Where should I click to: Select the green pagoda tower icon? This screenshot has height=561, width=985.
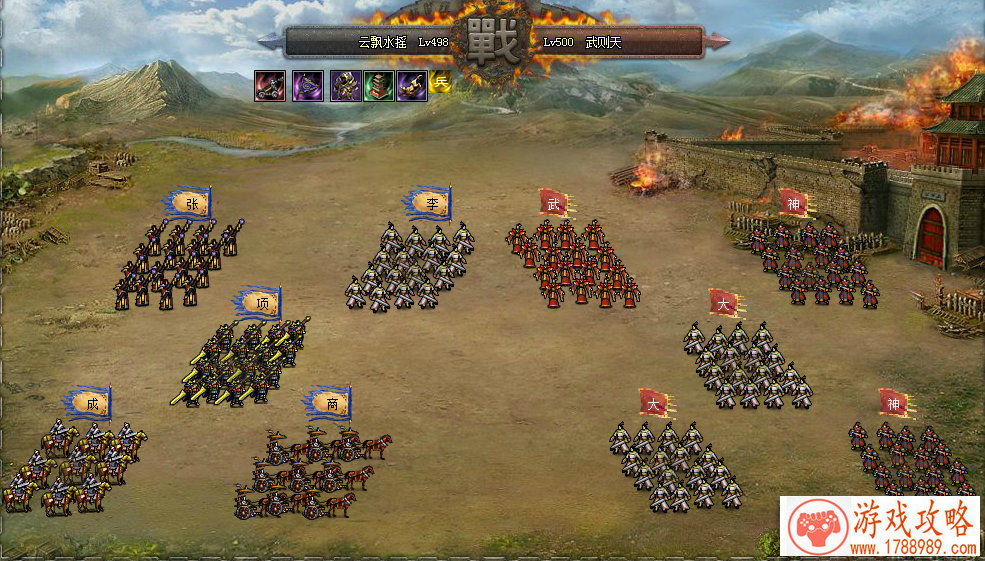coord(378,85)
